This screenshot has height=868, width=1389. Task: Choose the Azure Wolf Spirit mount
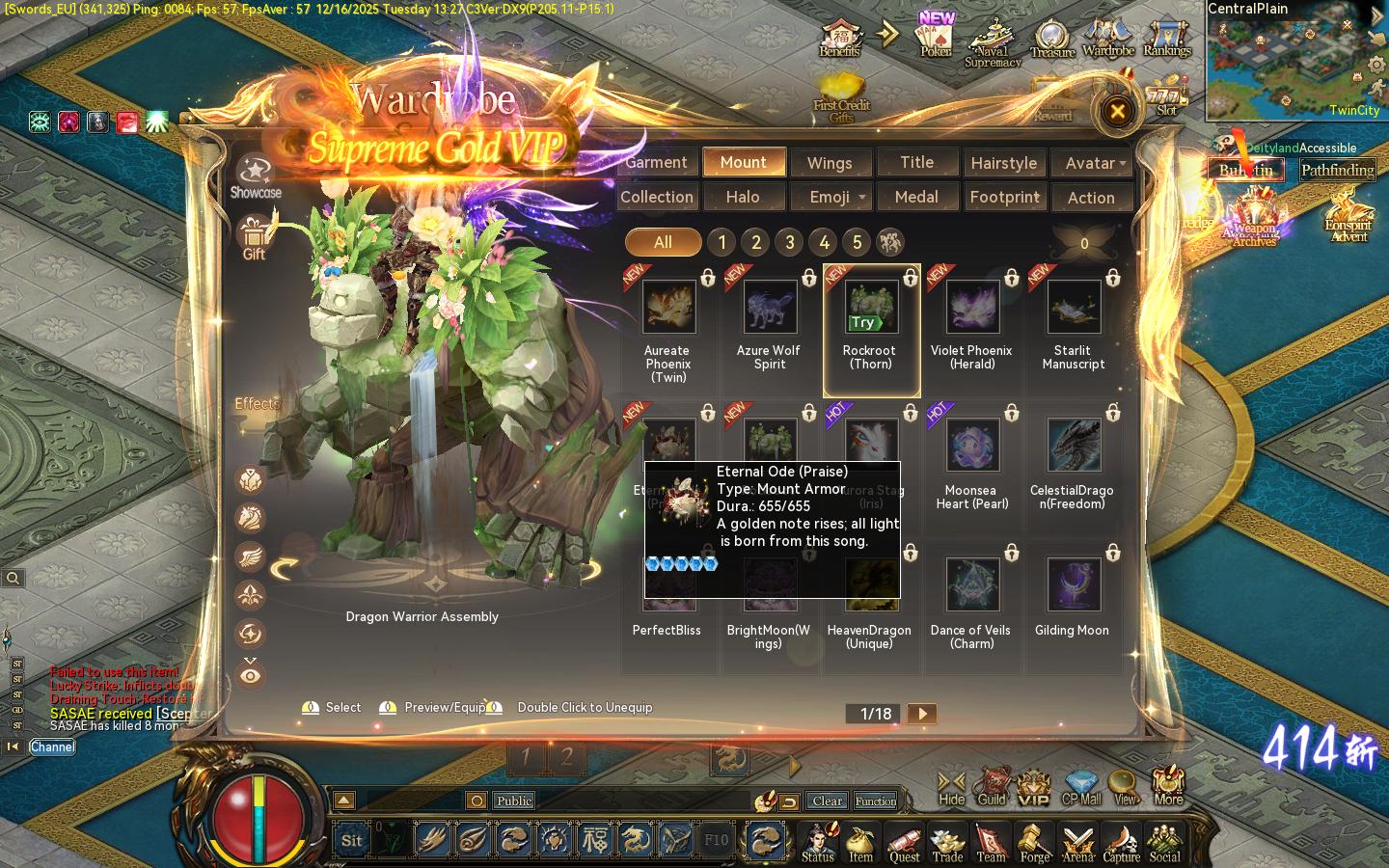pyautogui.click(x=770, y=308)
